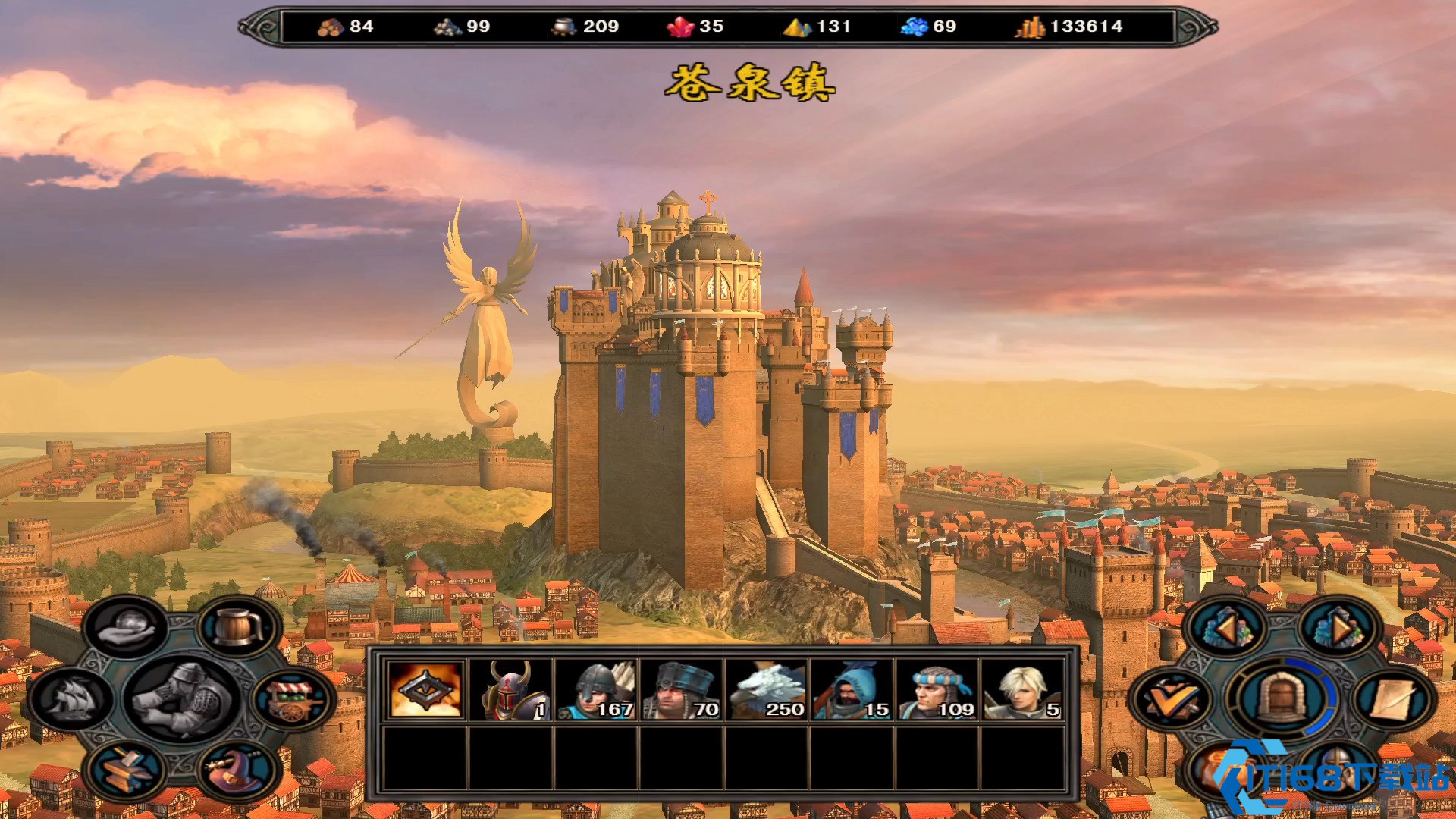The image size is (1456, 819).
Task: Open the scroll and quill button
Action: pos(1394,698)
